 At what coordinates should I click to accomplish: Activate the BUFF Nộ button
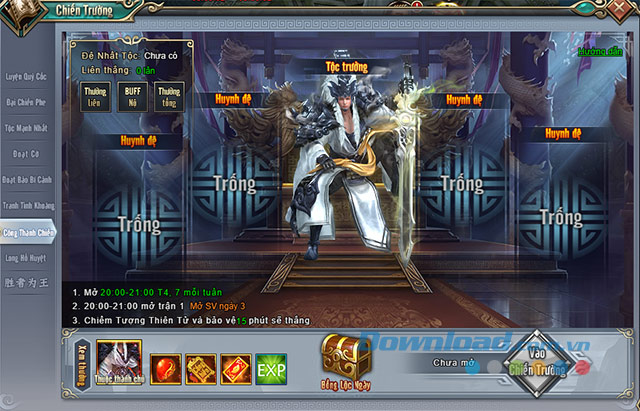click(x=133, y=96)
